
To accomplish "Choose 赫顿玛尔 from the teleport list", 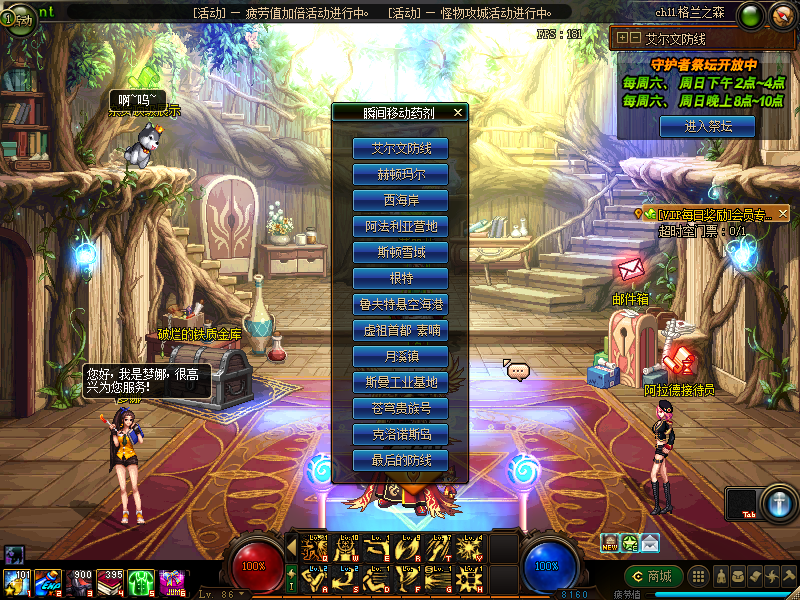I will [x=400, y=174].
